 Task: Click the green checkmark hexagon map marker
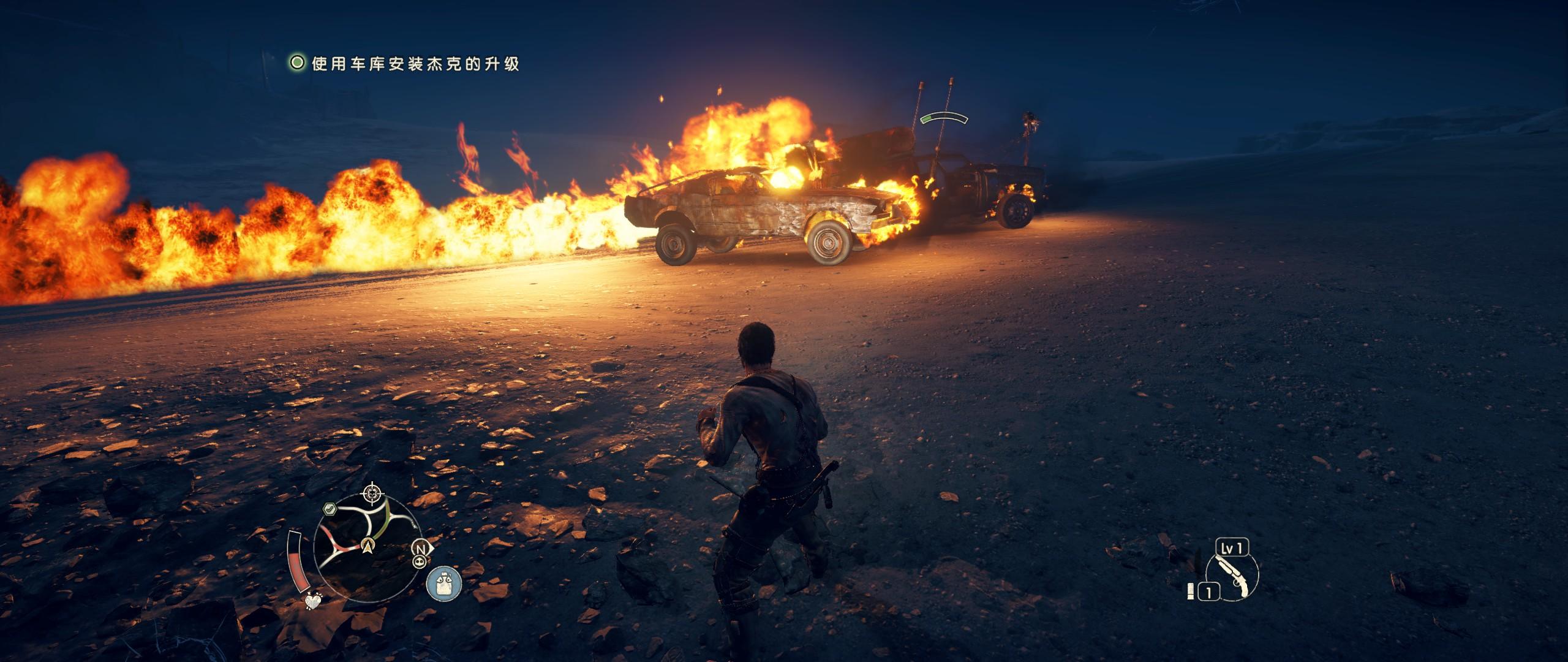click(x=330, y=509)
